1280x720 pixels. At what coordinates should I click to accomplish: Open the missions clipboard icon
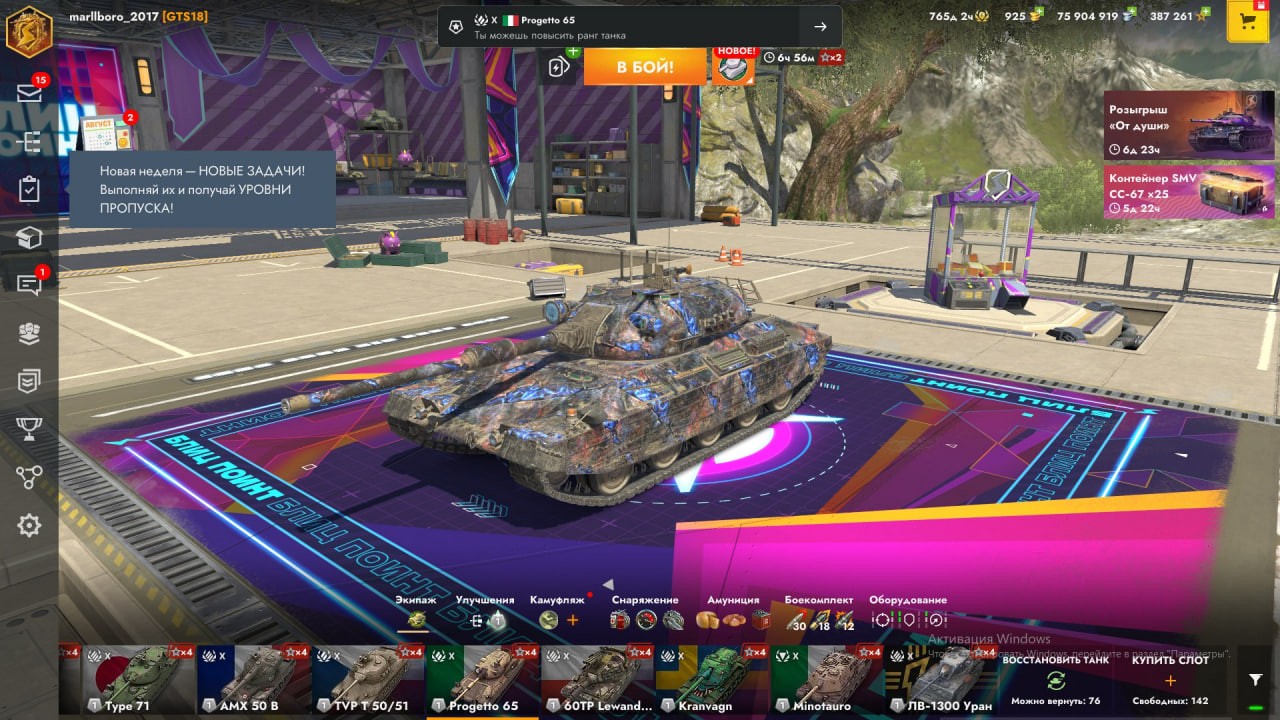click(29, 189)
